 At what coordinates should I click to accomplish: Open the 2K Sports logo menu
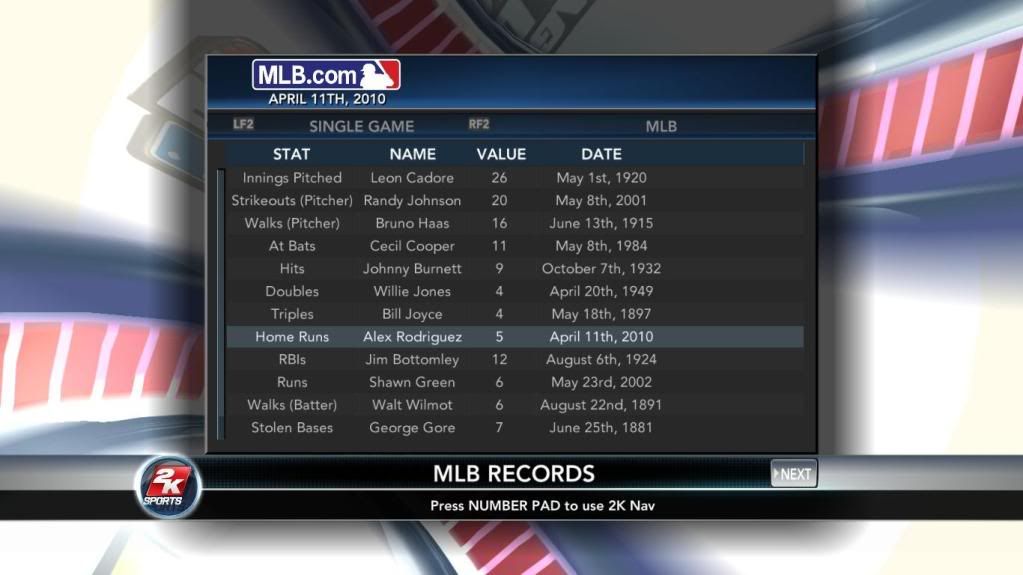(168, 487)
